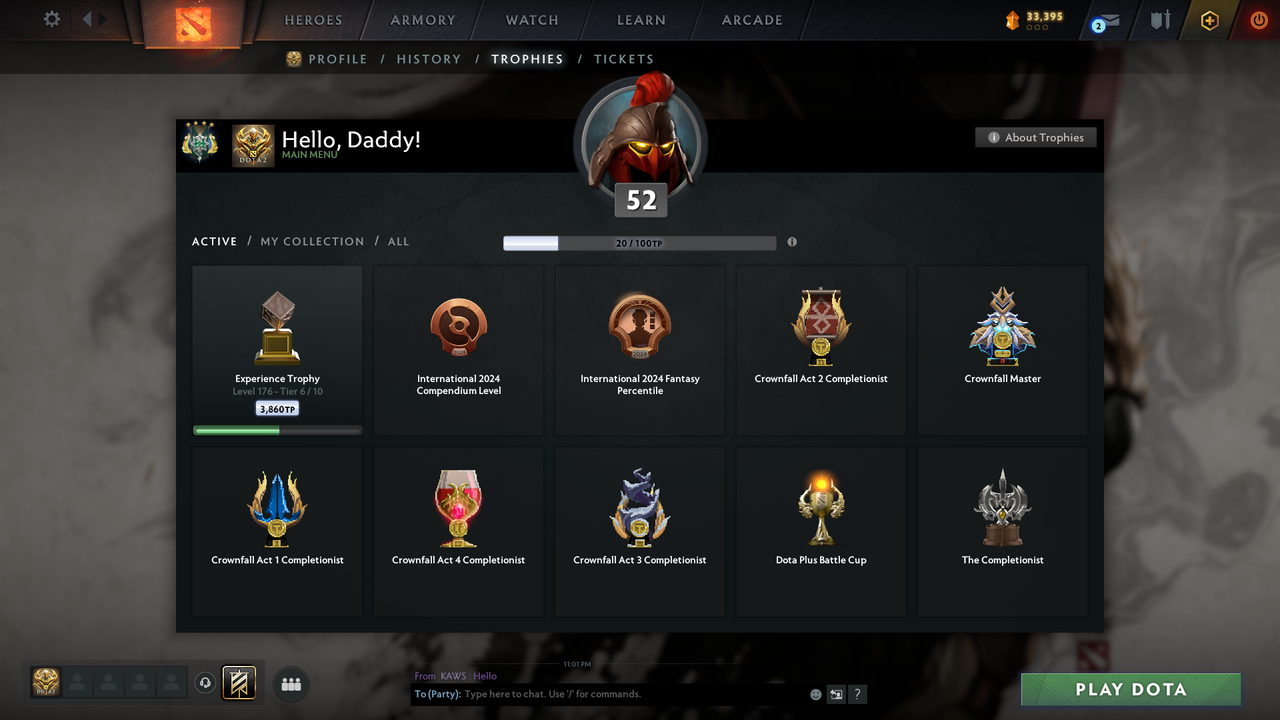Click the About Trophies button
This screenshot has width=1280, height=720.
coord(1035,137)
